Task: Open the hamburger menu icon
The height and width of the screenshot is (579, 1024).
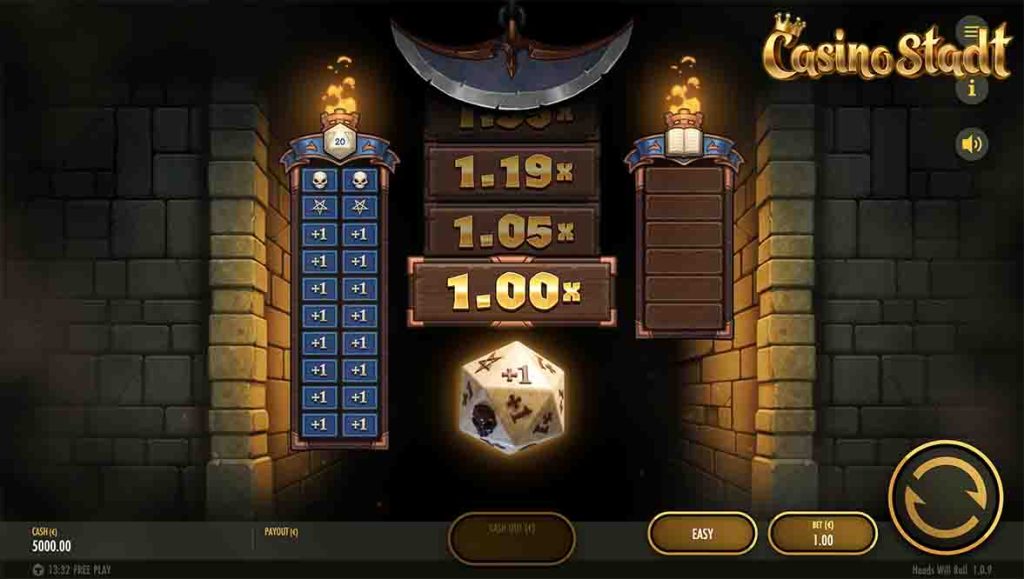Action: (x=971, y=30)
